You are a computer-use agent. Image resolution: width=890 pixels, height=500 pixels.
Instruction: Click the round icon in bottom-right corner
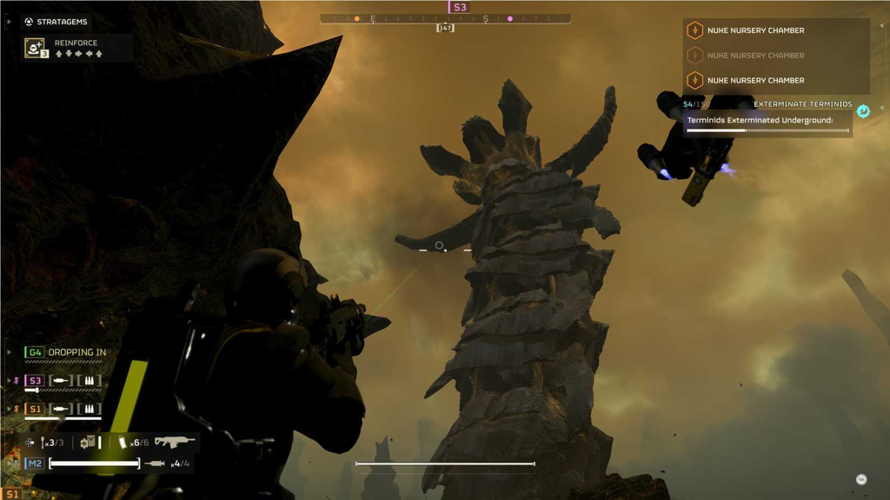click(x=861, y=480)
